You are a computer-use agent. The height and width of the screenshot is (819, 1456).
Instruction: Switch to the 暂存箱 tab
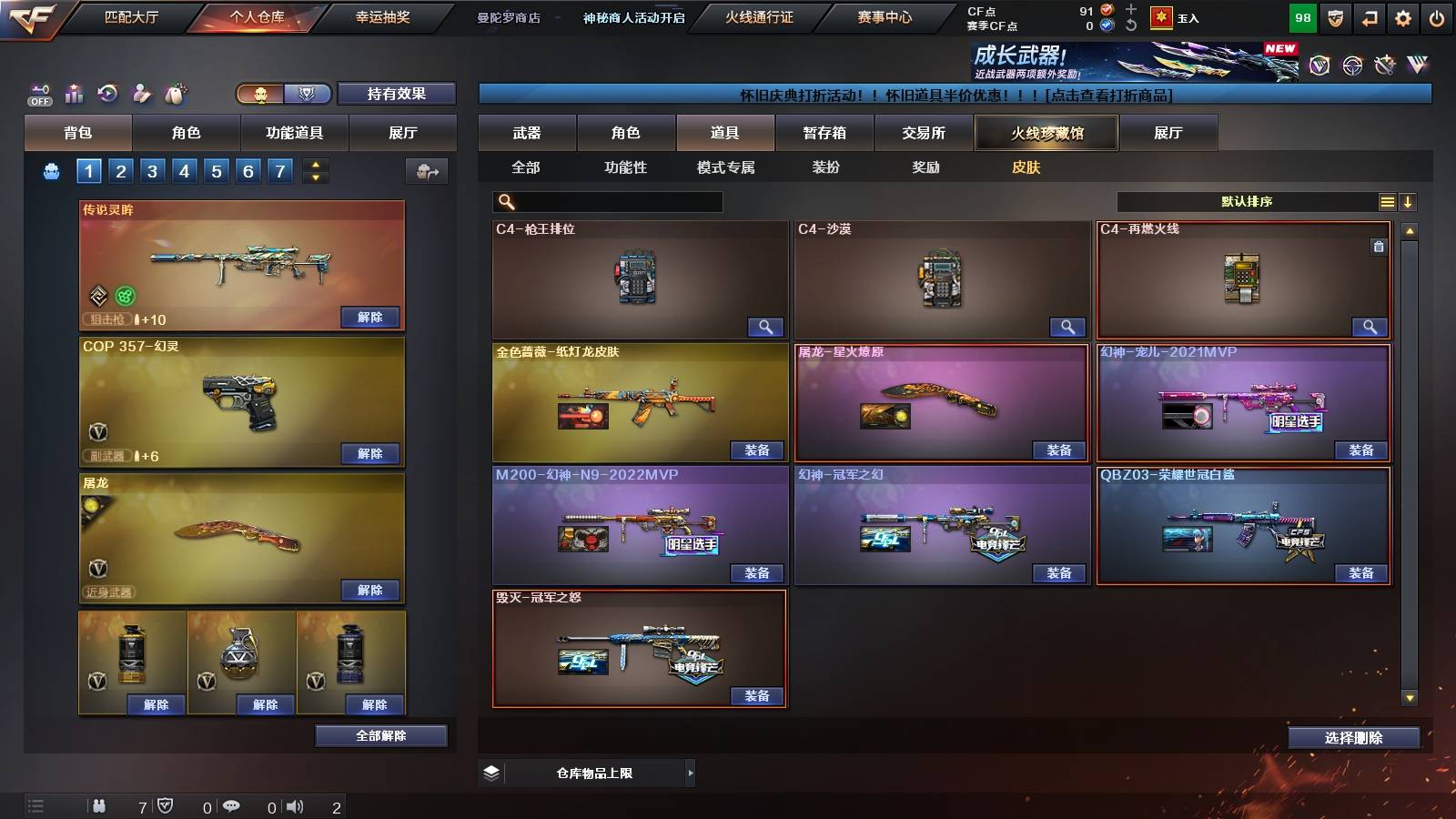click(x=824, y=132)
